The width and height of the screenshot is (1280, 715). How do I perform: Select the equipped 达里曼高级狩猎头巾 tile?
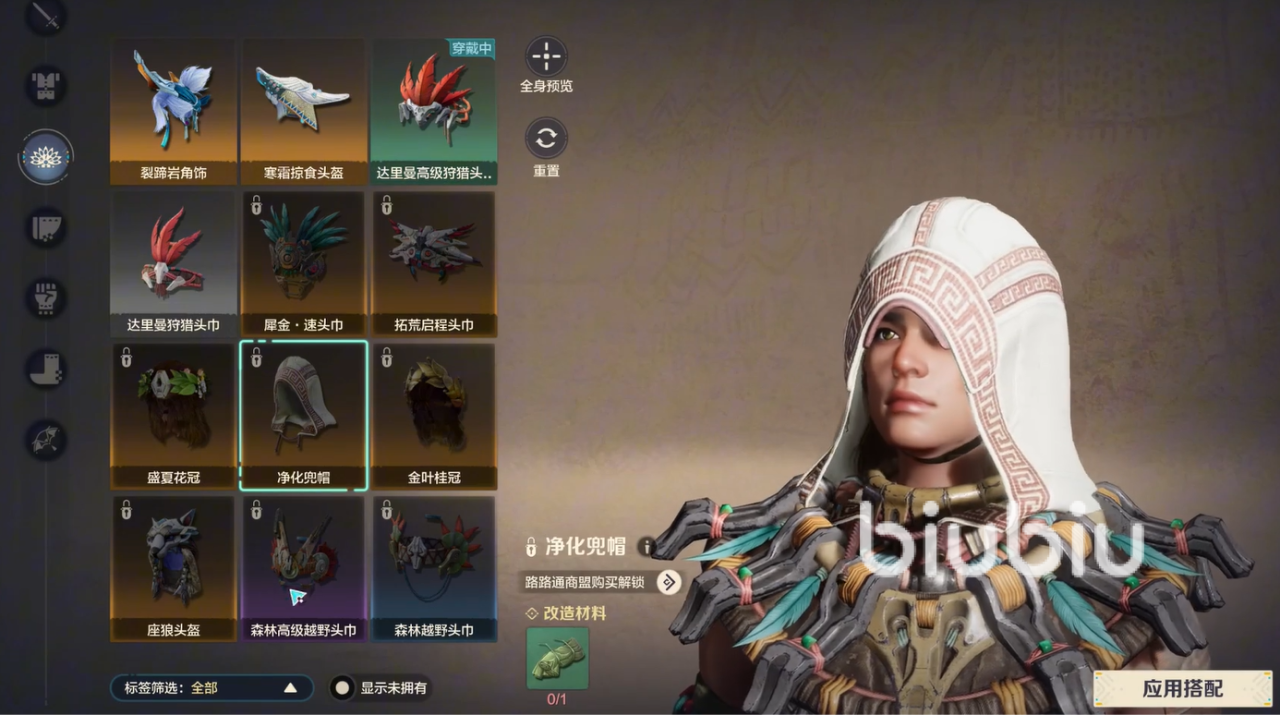tap(434, 111)
